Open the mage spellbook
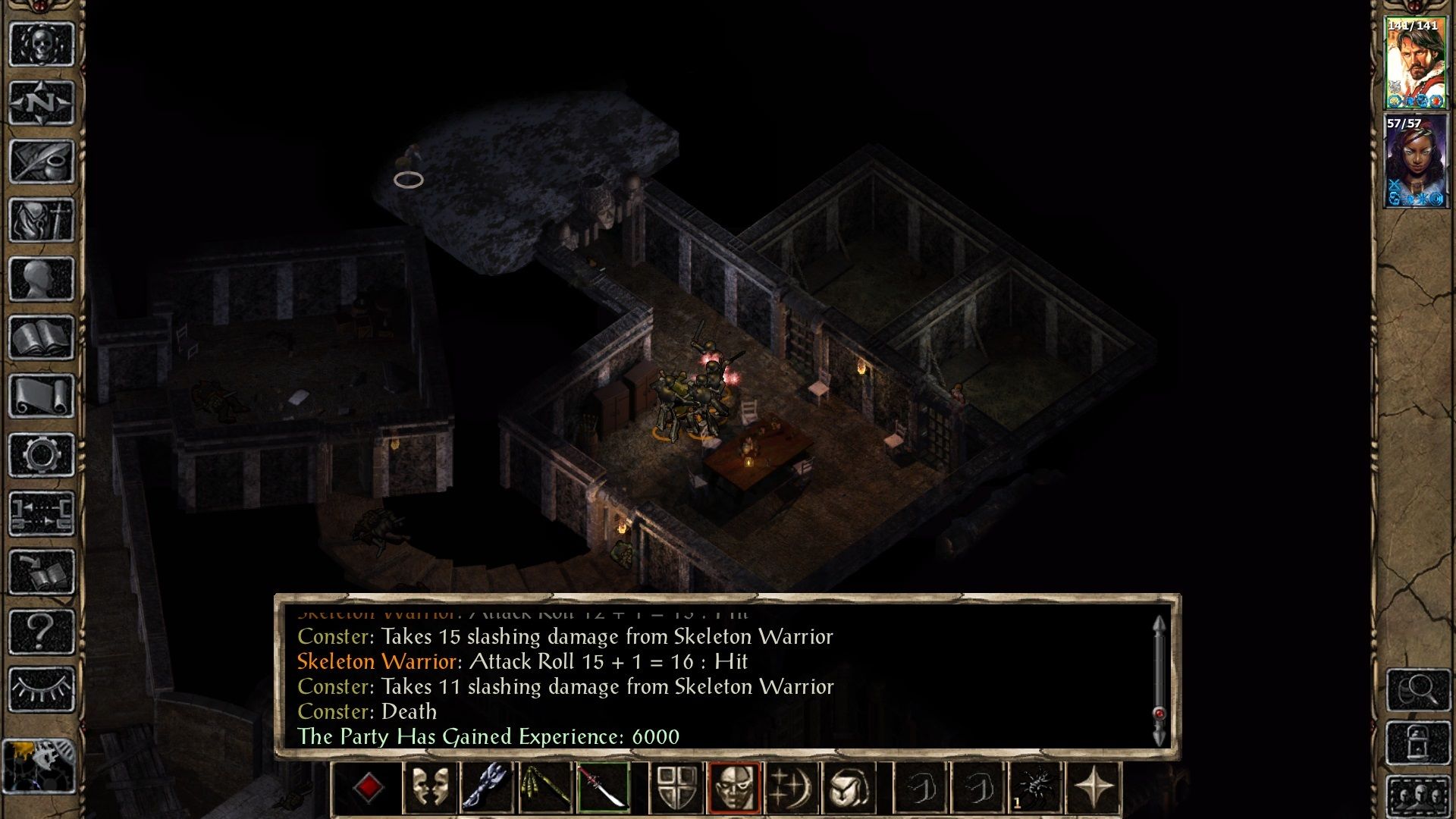The width and height of the screenshot is (1456, 819). [x=42, y=337]
